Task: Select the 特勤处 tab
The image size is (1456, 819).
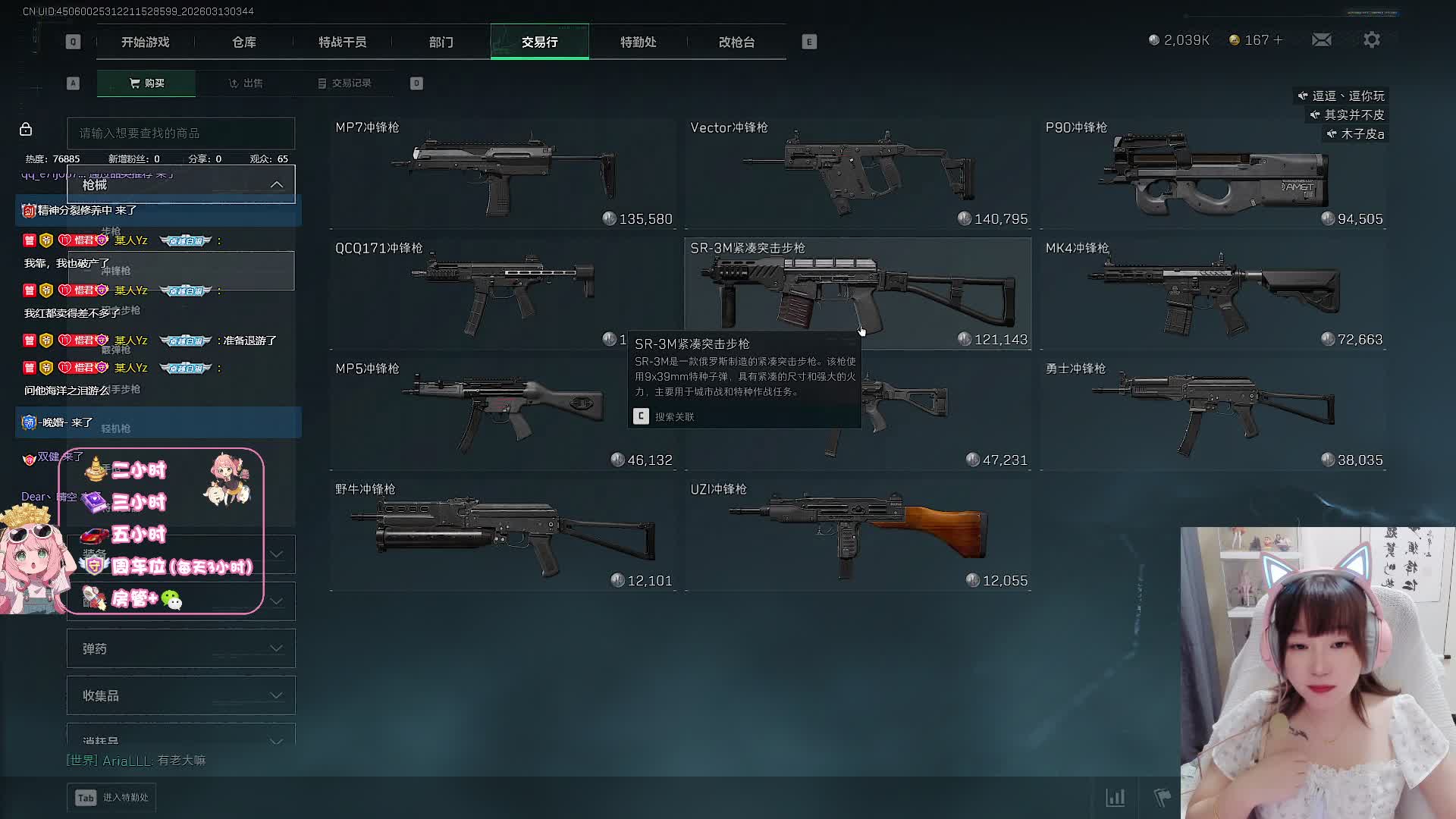Action: 638,42
